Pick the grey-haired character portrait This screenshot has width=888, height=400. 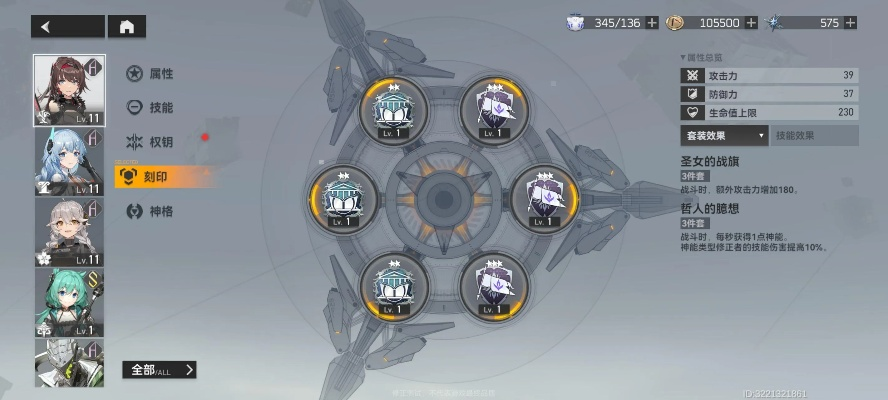pos(69,233)
